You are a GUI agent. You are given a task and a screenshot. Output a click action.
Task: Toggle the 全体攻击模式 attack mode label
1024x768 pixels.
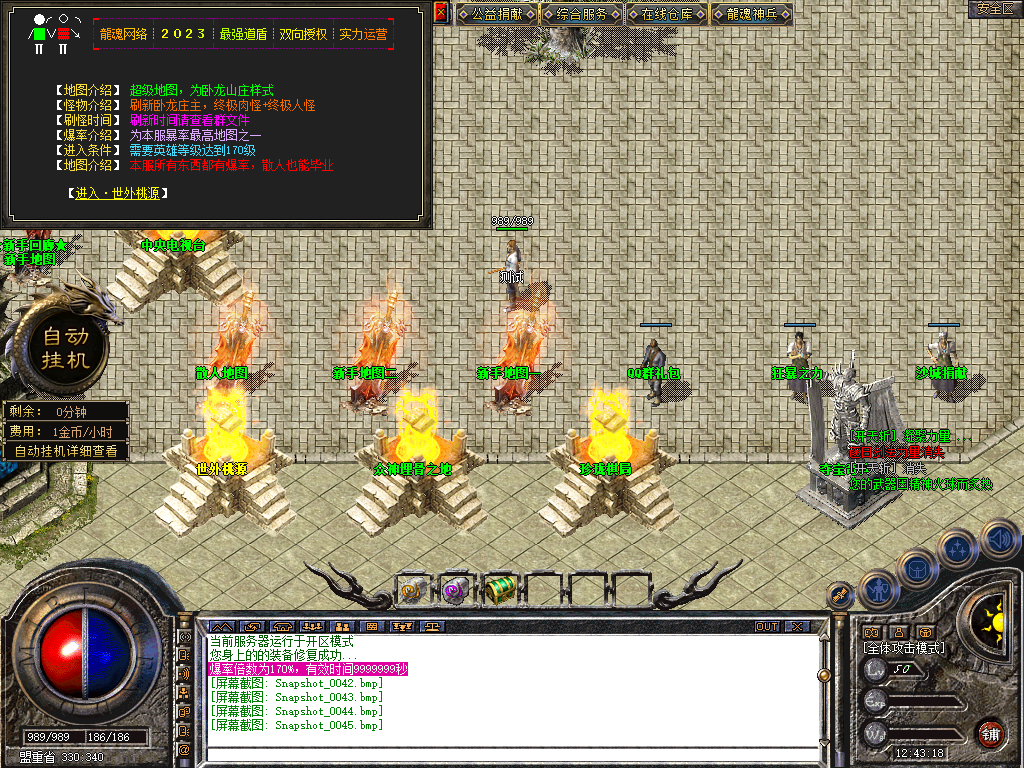tap(904, 648)
